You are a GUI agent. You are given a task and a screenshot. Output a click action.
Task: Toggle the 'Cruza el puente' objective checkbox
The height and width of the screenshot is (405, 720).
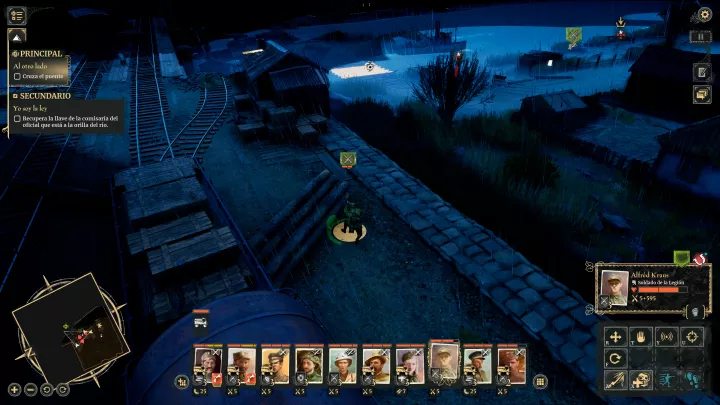click(x=18, y=77)
